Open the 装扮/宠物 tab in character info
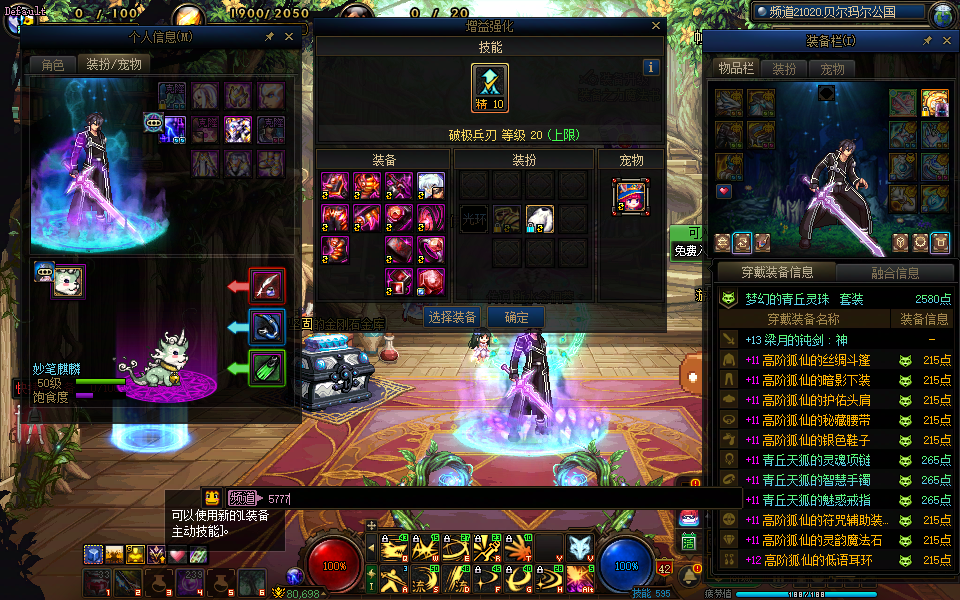This screenshot has height=600, width=960. [114, 64]
